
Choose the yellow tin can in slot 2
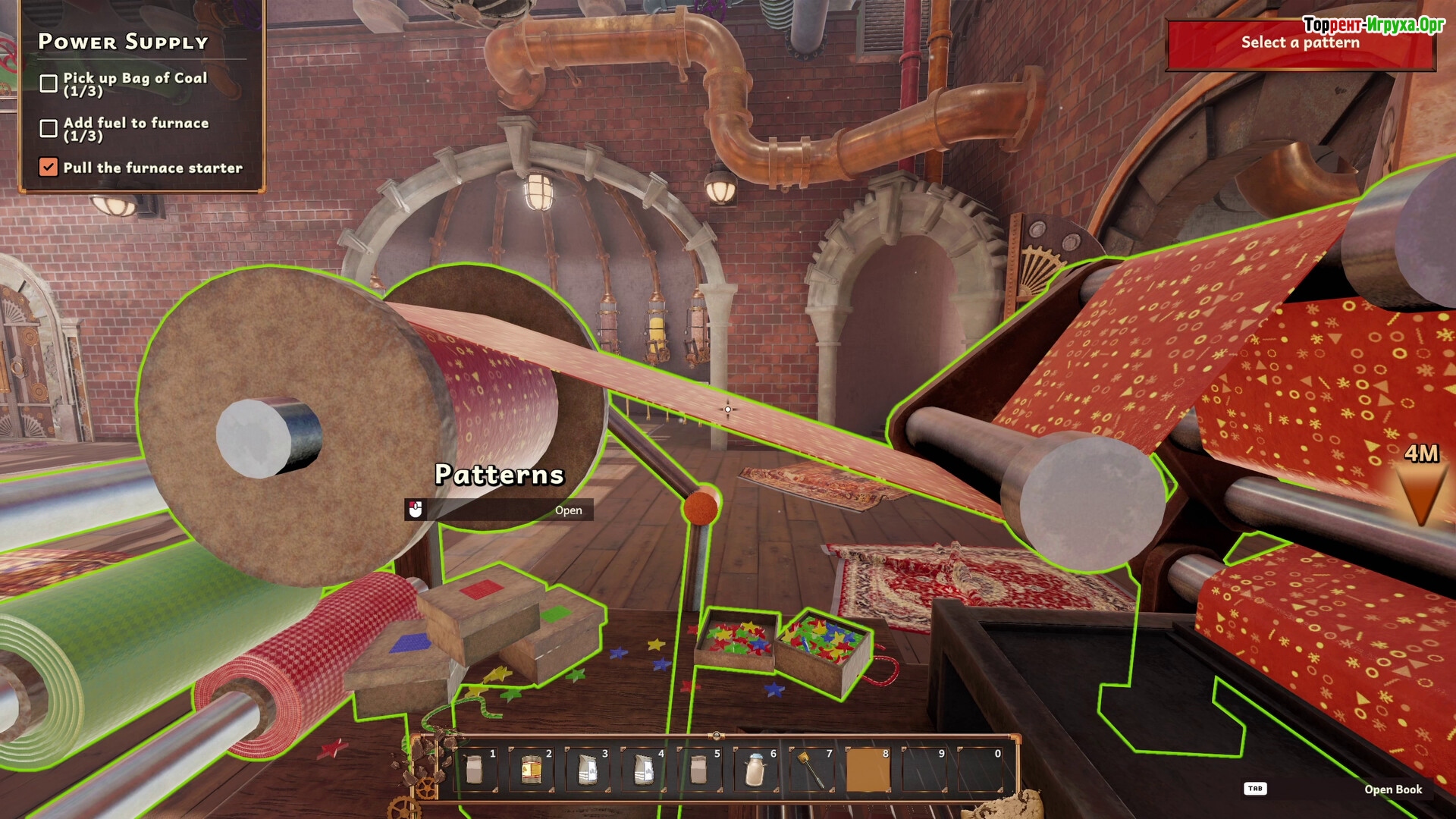coord(531,770)
